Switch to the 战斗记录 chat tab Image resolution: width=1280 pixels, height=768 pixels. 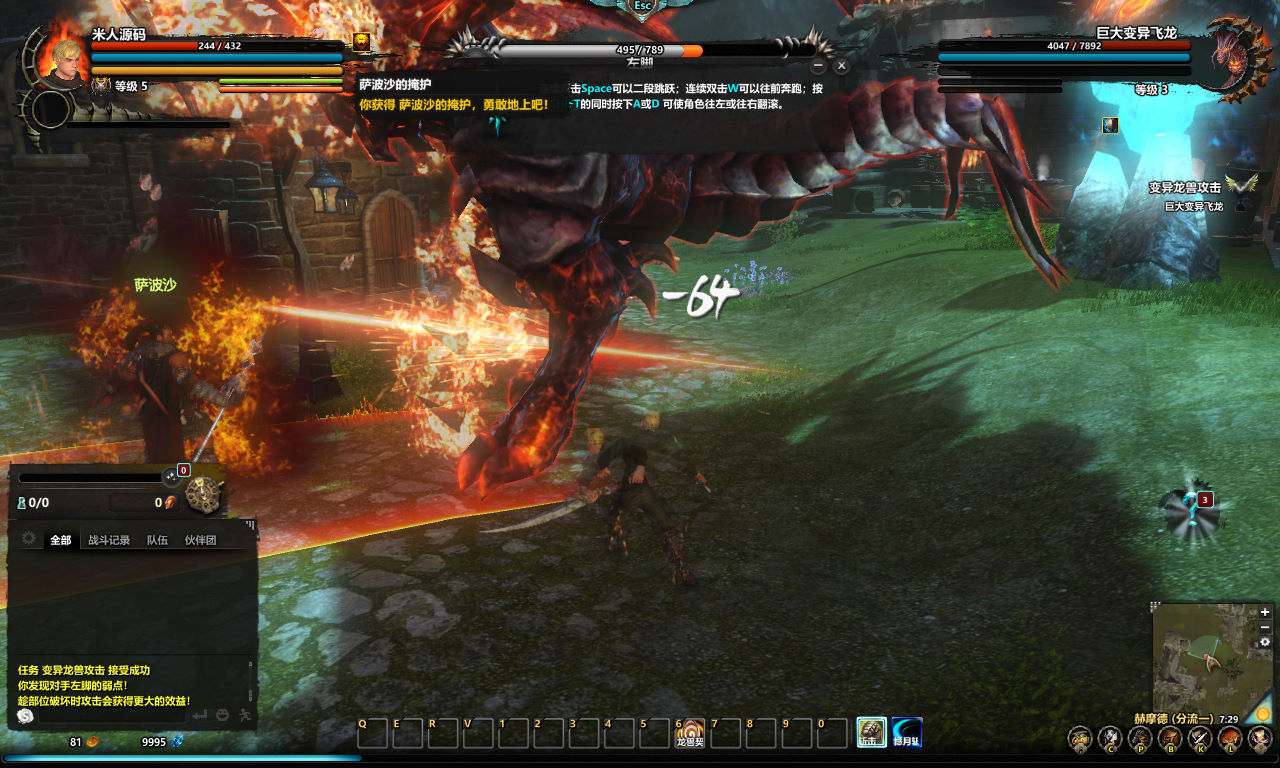109,540
